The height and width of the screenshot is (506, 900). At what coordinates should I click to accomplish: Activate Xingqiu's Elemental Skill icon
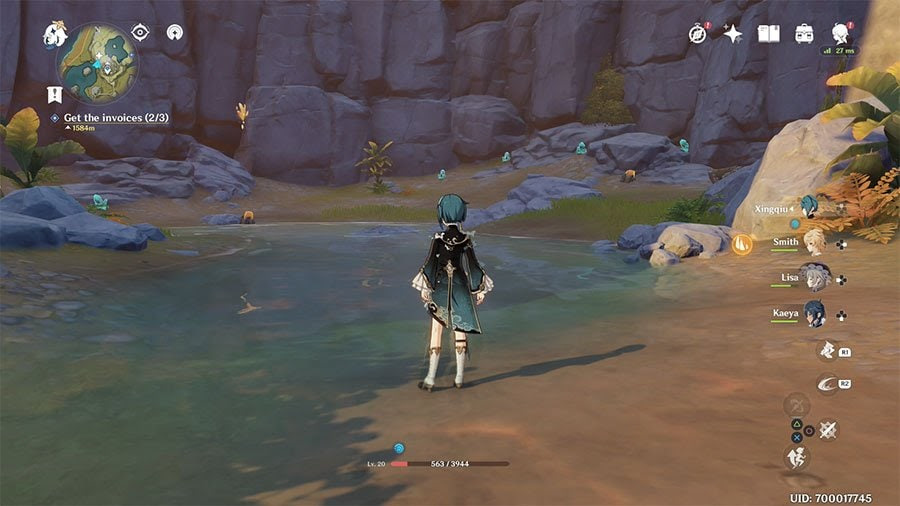[x=828, y=350]
